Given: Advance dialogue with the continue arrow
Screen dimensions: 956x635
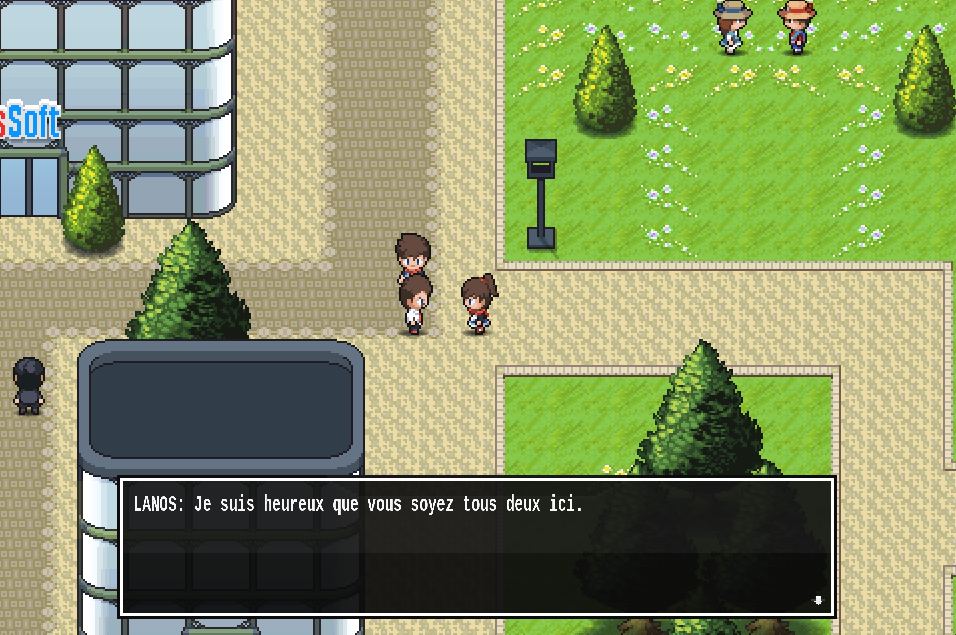Looking at the screenshot, I should click(x=818, y=600).
